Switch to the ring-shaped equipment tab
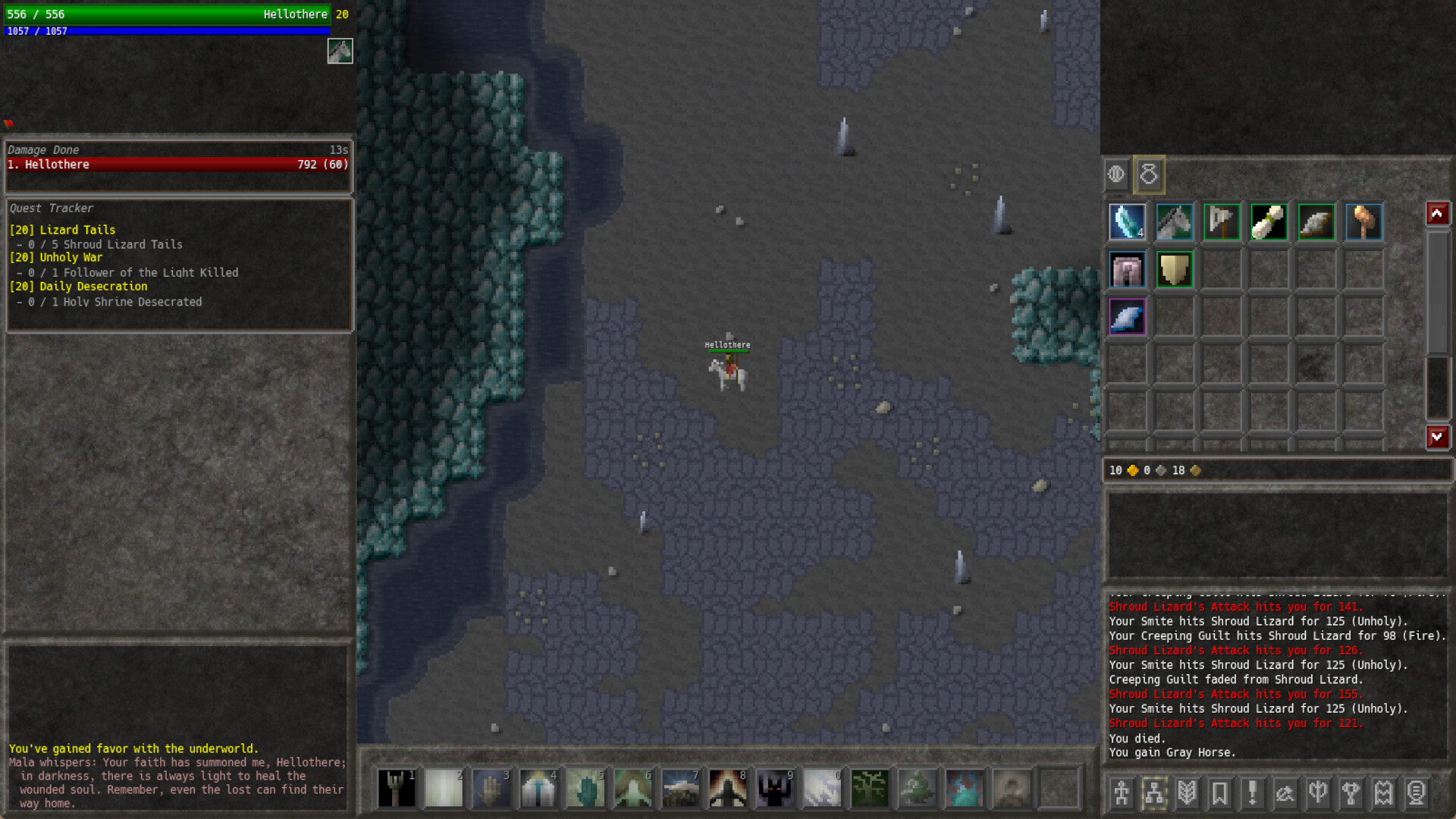 pos(1148,174)
